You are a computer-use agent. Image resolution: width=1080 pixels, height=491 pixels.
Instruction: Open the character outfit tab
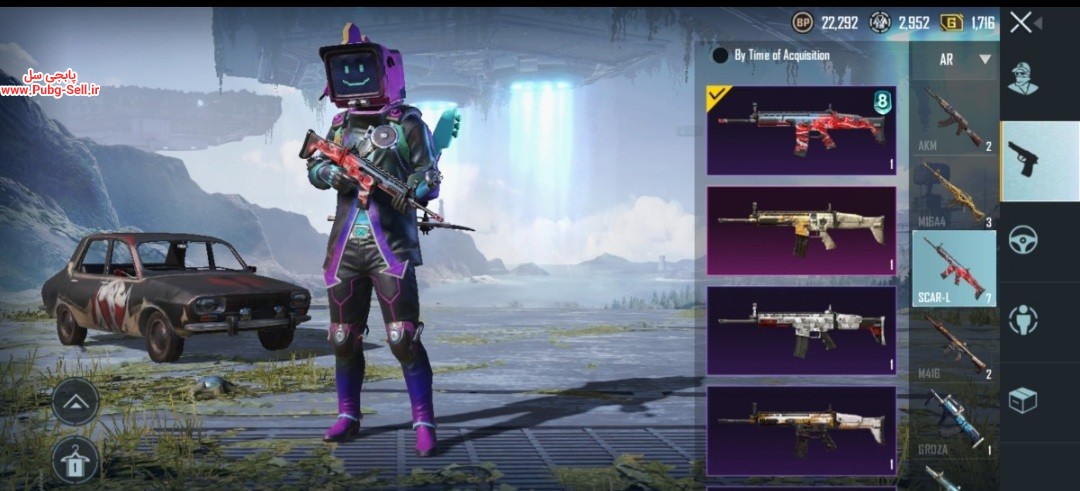coord(1023,78)
